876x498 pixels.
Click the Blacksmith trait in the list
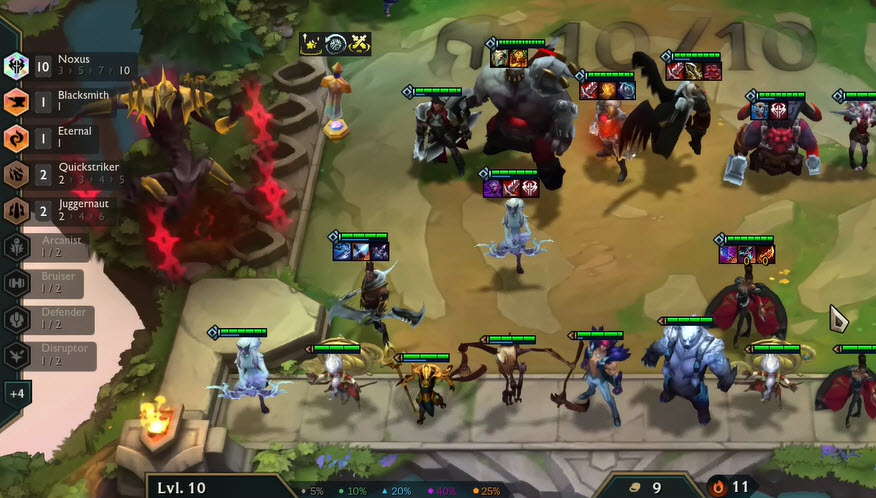60,102
